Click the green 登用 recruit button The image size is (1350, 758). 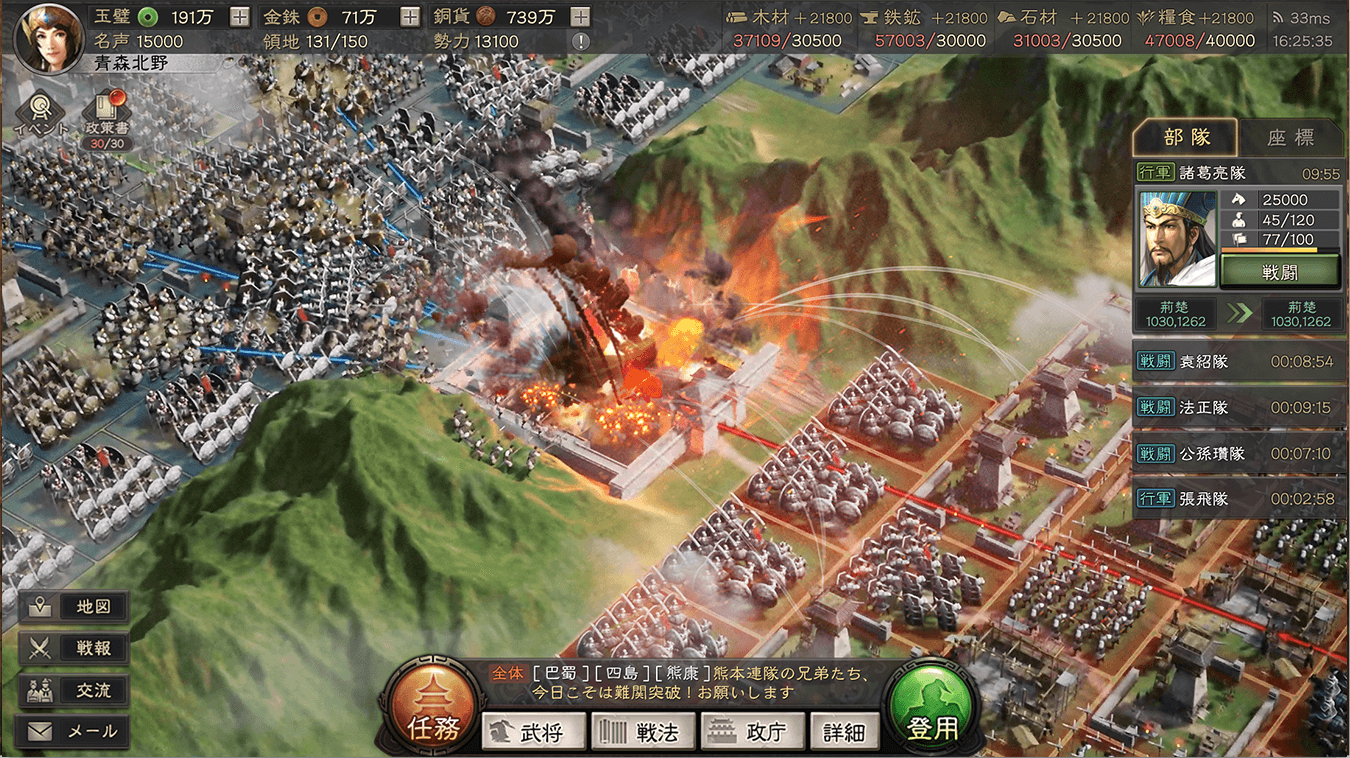pos(933,705)
